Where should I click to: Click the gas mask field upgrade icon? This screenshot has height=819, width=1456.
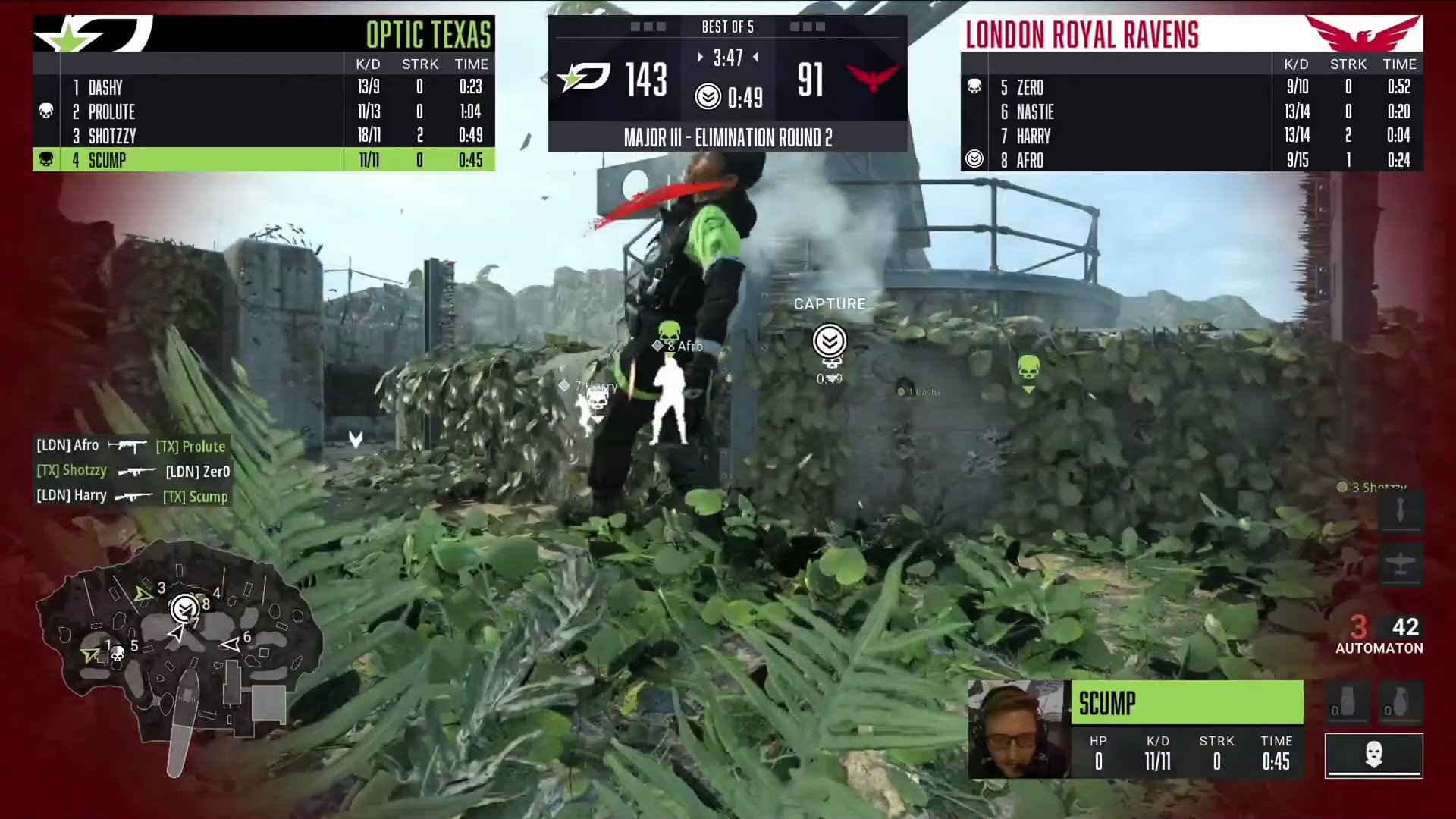click(x=1373, y=755)
